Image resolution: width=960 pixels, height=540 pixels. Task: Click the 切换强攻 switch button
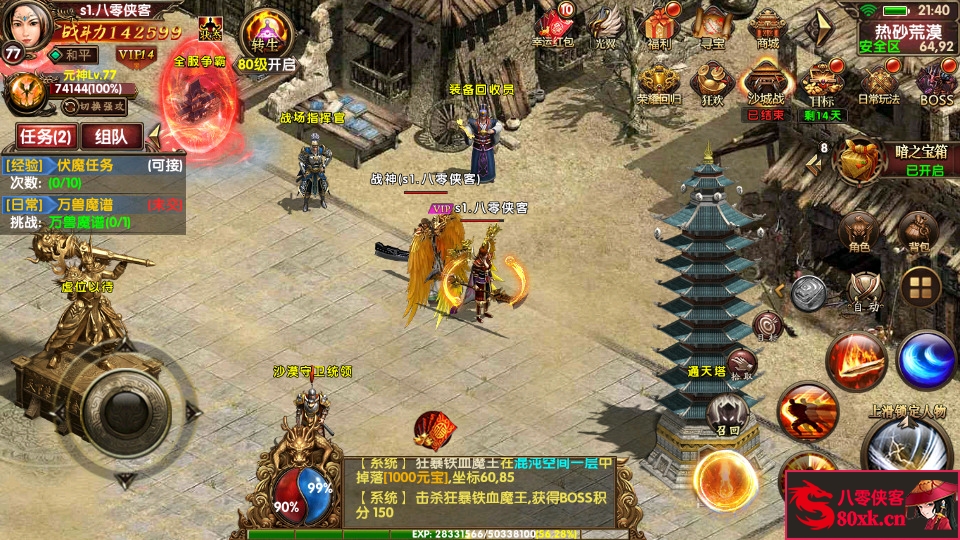100,105
